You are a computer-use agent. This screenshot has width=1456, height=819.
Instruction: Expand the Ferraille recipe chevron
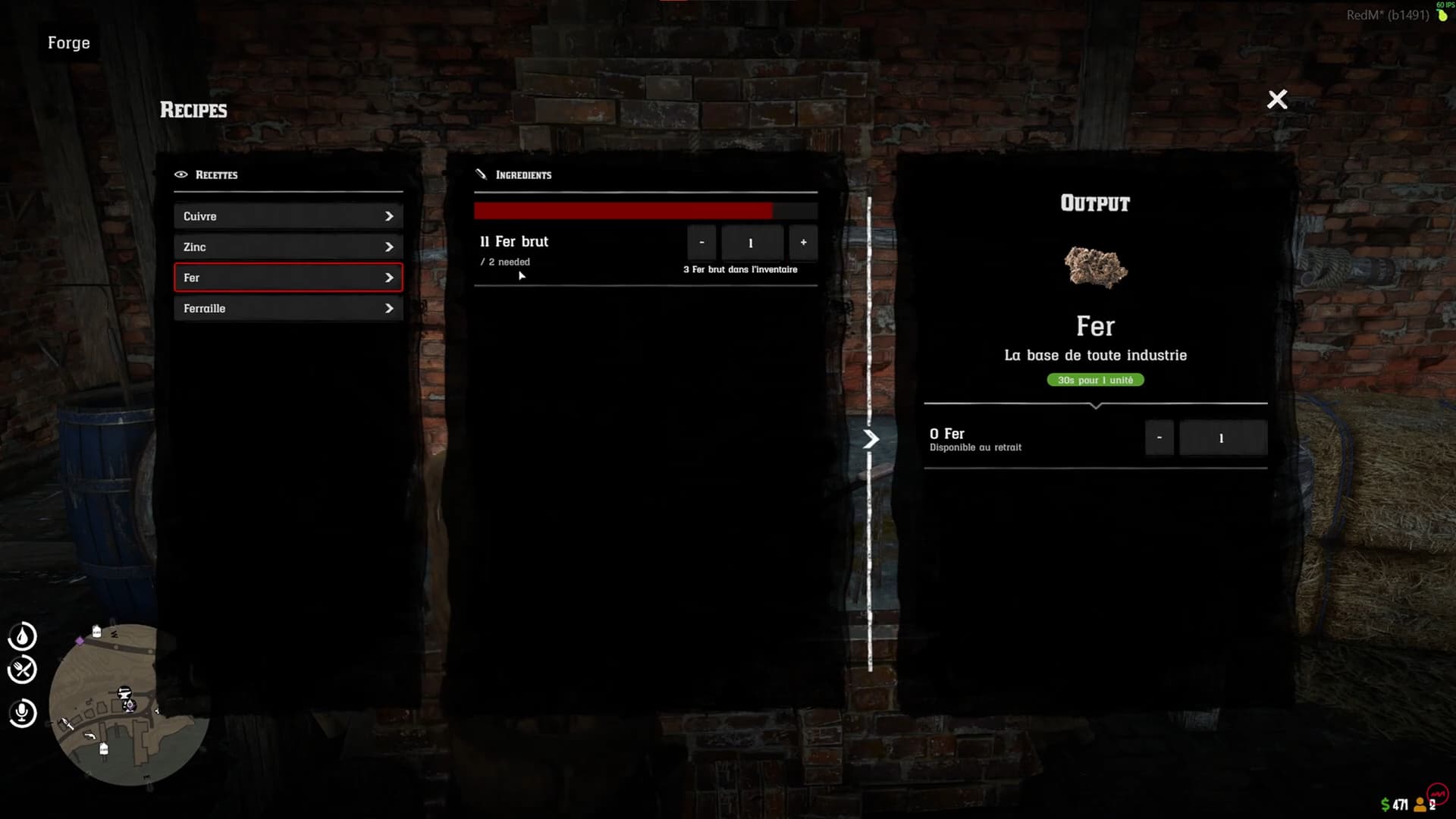coord(389,308)
